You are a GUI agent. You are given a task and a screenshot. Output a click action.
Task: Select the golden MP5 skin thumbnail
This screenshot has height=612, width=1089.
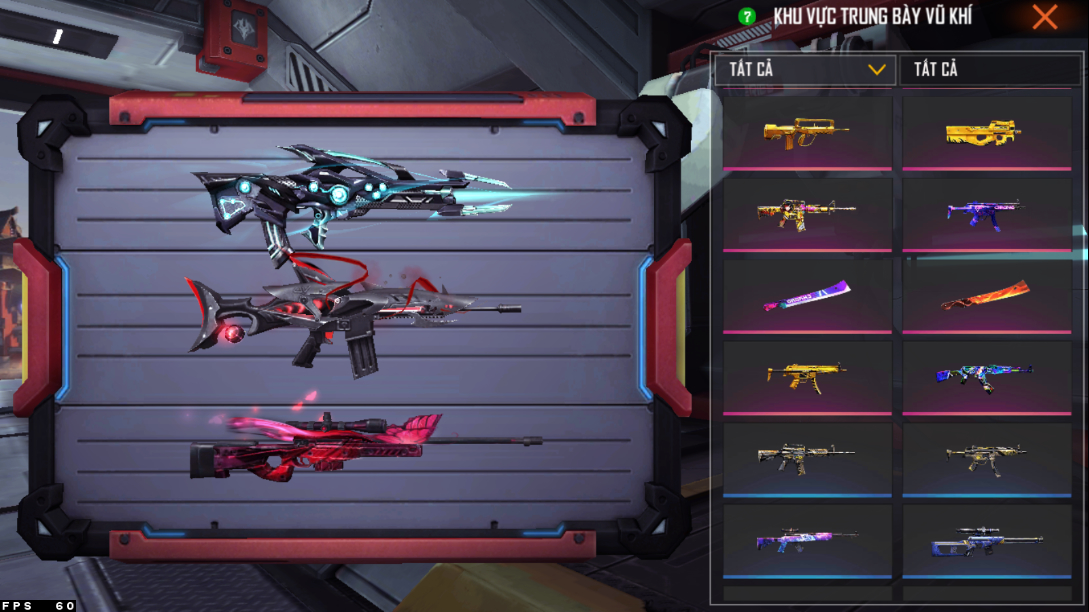pos(806,377)
